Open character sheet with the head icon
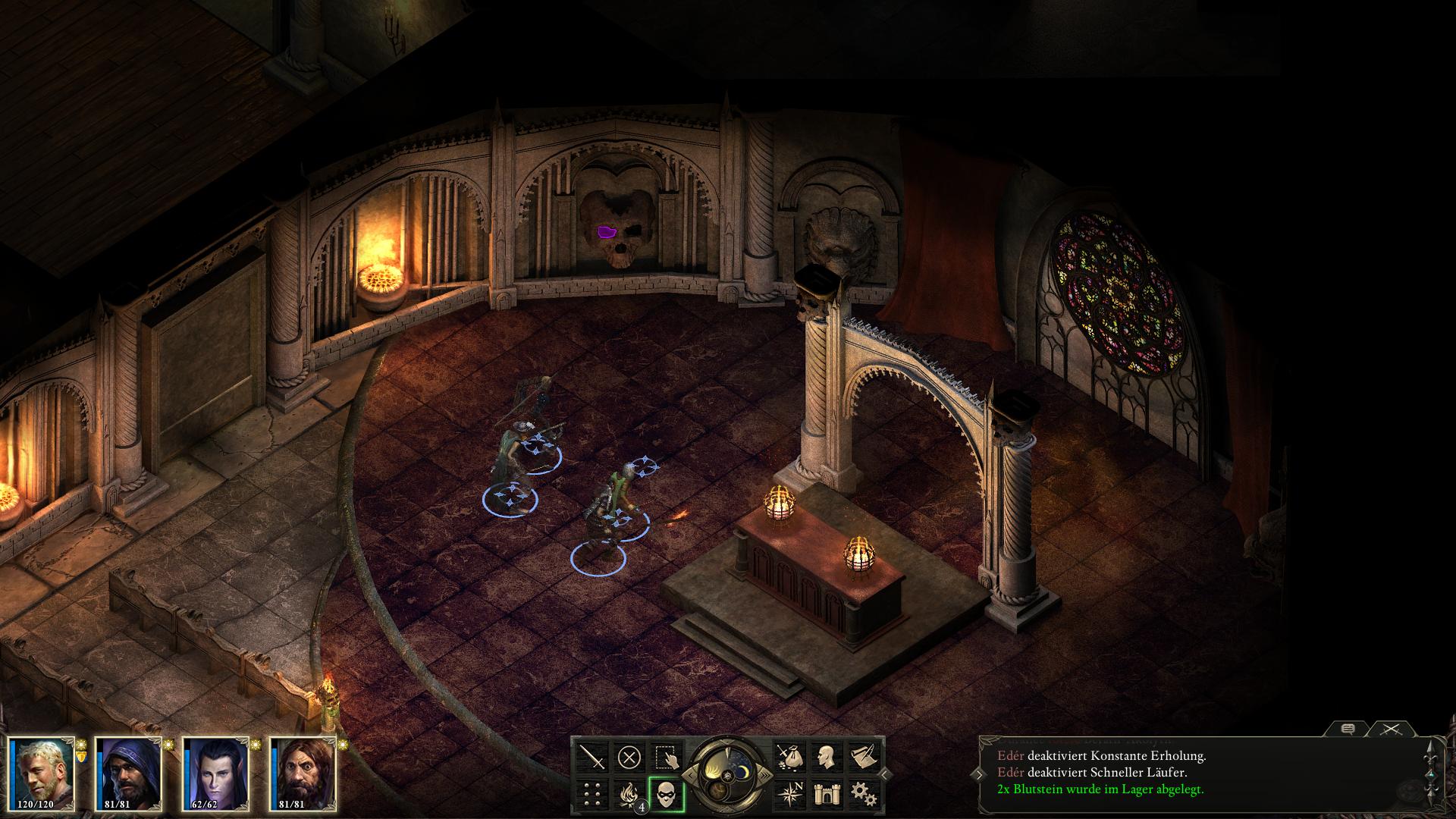The image size is (1456, 819). pyautogui.click(x=826, y=757)
